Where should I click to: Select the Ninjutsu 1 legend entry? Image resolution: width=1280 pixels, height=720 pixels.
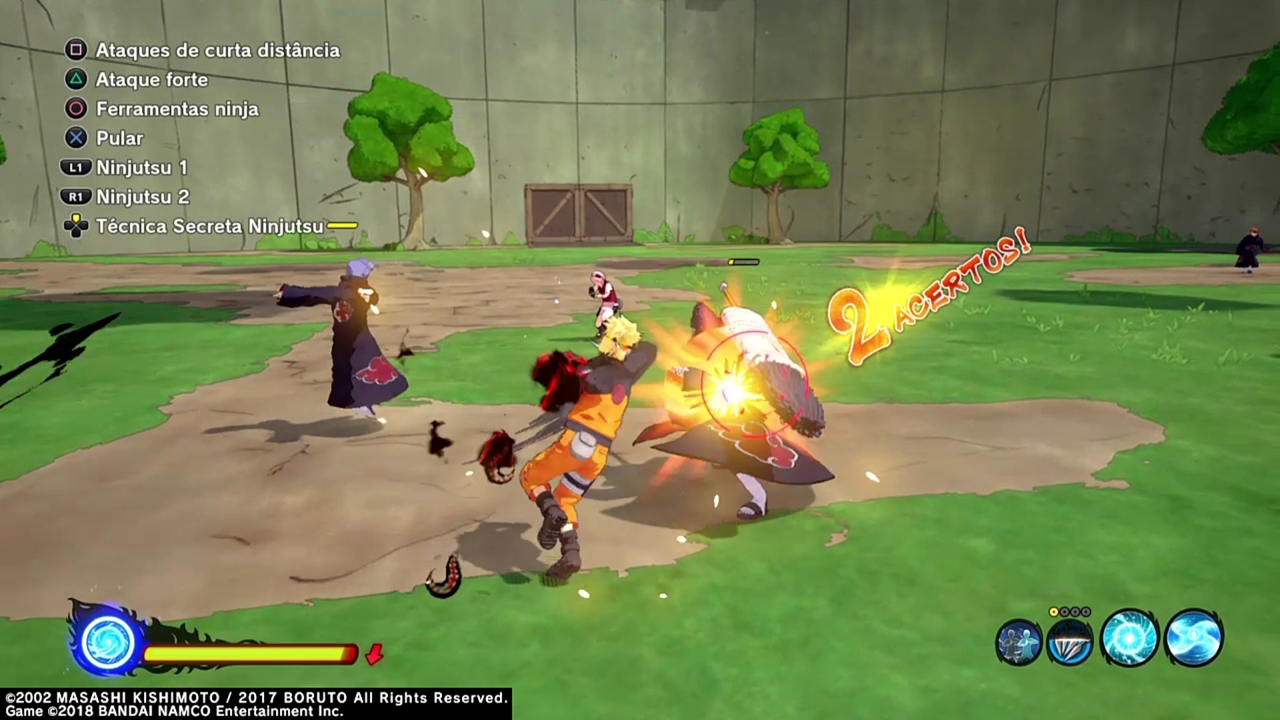[141, 167]
